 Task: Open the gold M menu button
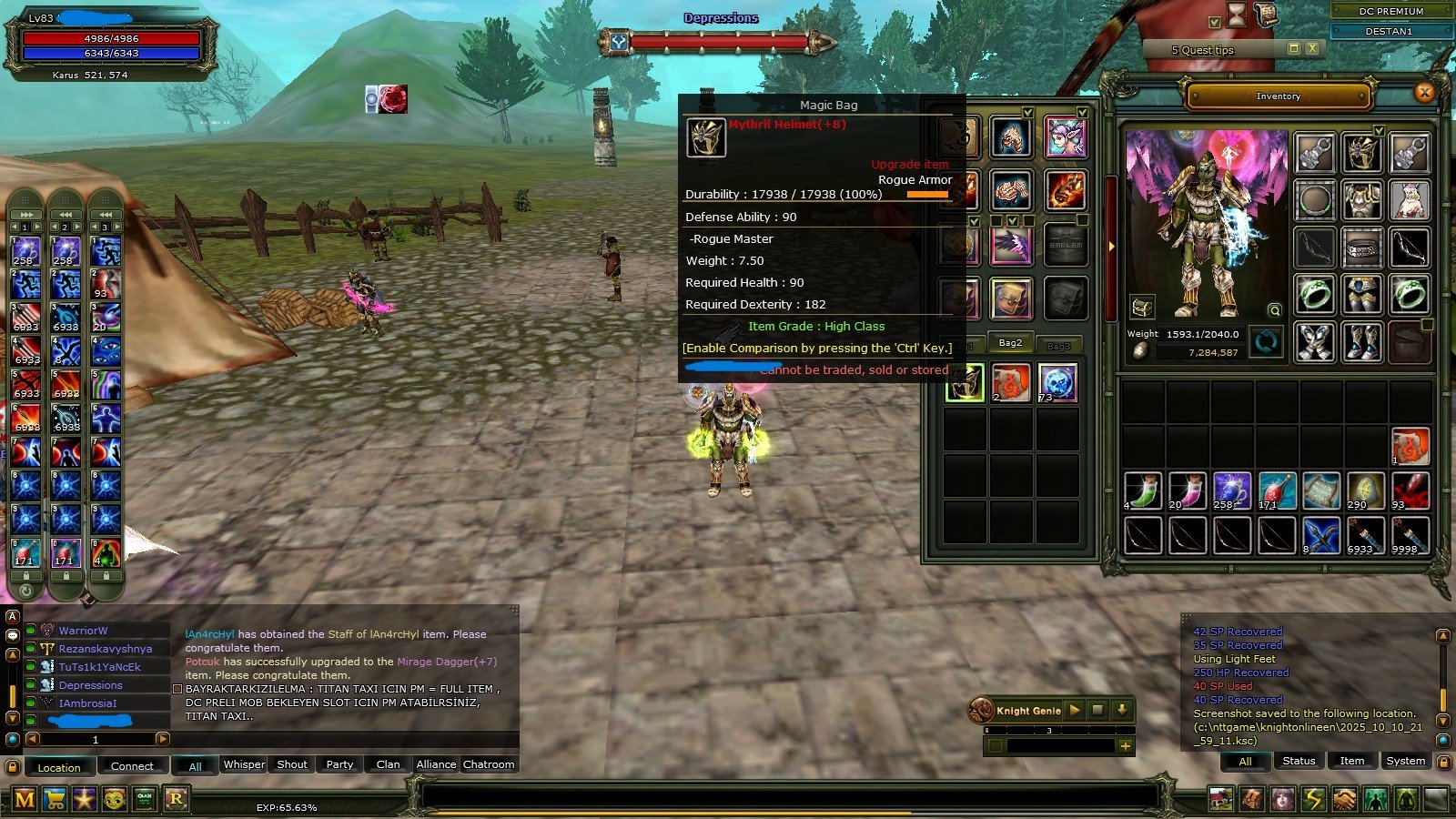point(25,800)
